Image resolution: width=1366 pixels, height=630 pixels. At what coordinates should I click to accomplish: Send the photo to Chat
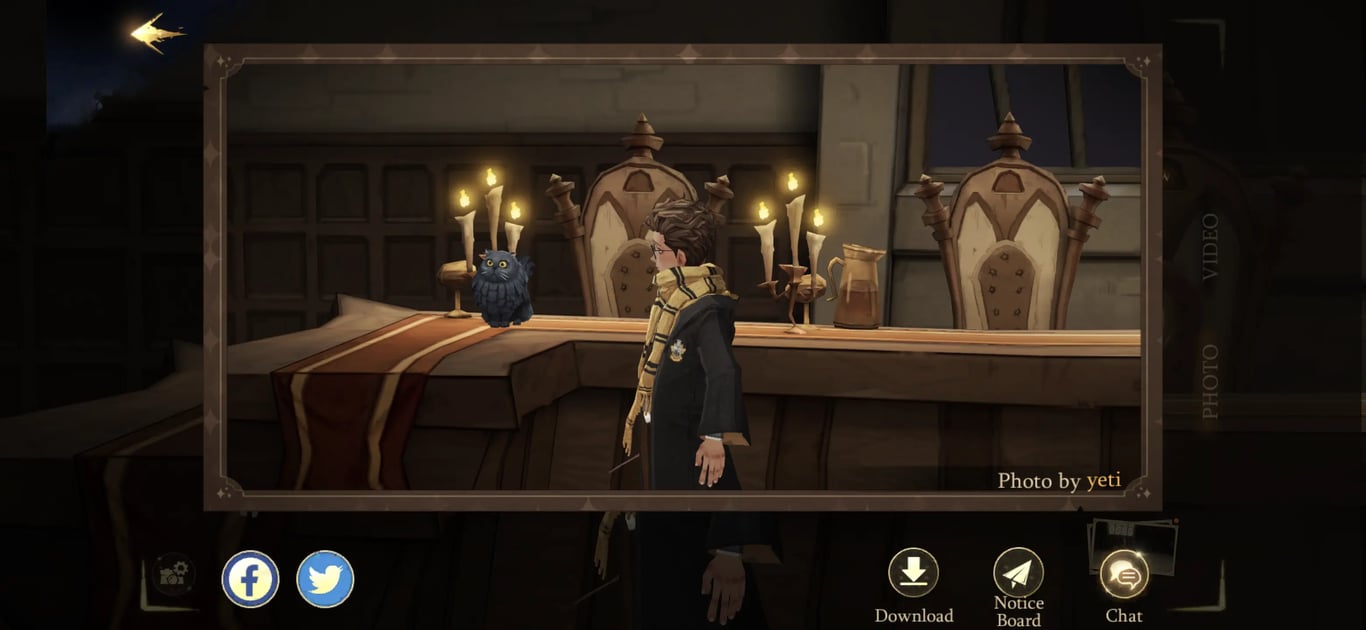point(1124,576)
